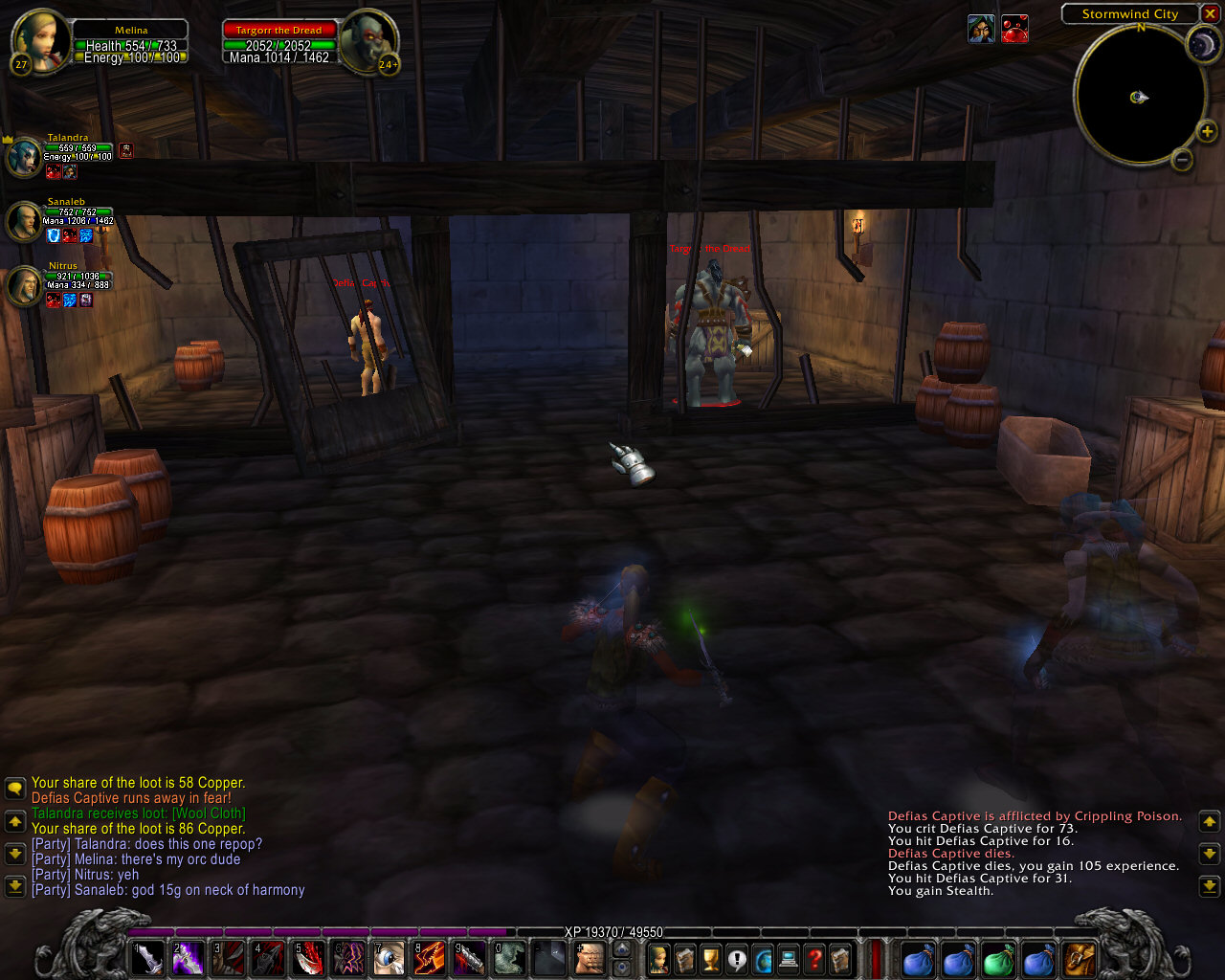This screenshot has height=980, width=1225.
Task: Click the circular minimap
Action: pyautogui.click(x=1139, y=96)
